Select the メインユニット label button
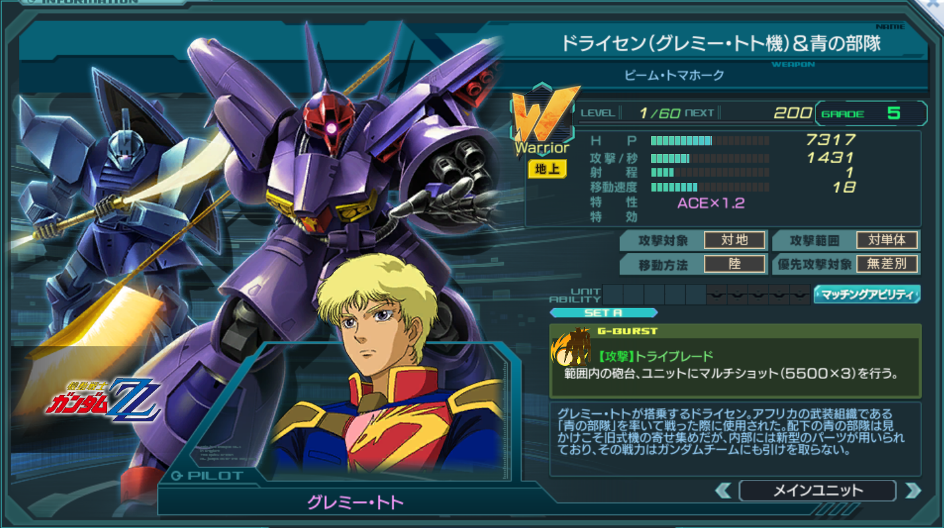This screenshot has width=944, height=528. (x=817, y=490)
